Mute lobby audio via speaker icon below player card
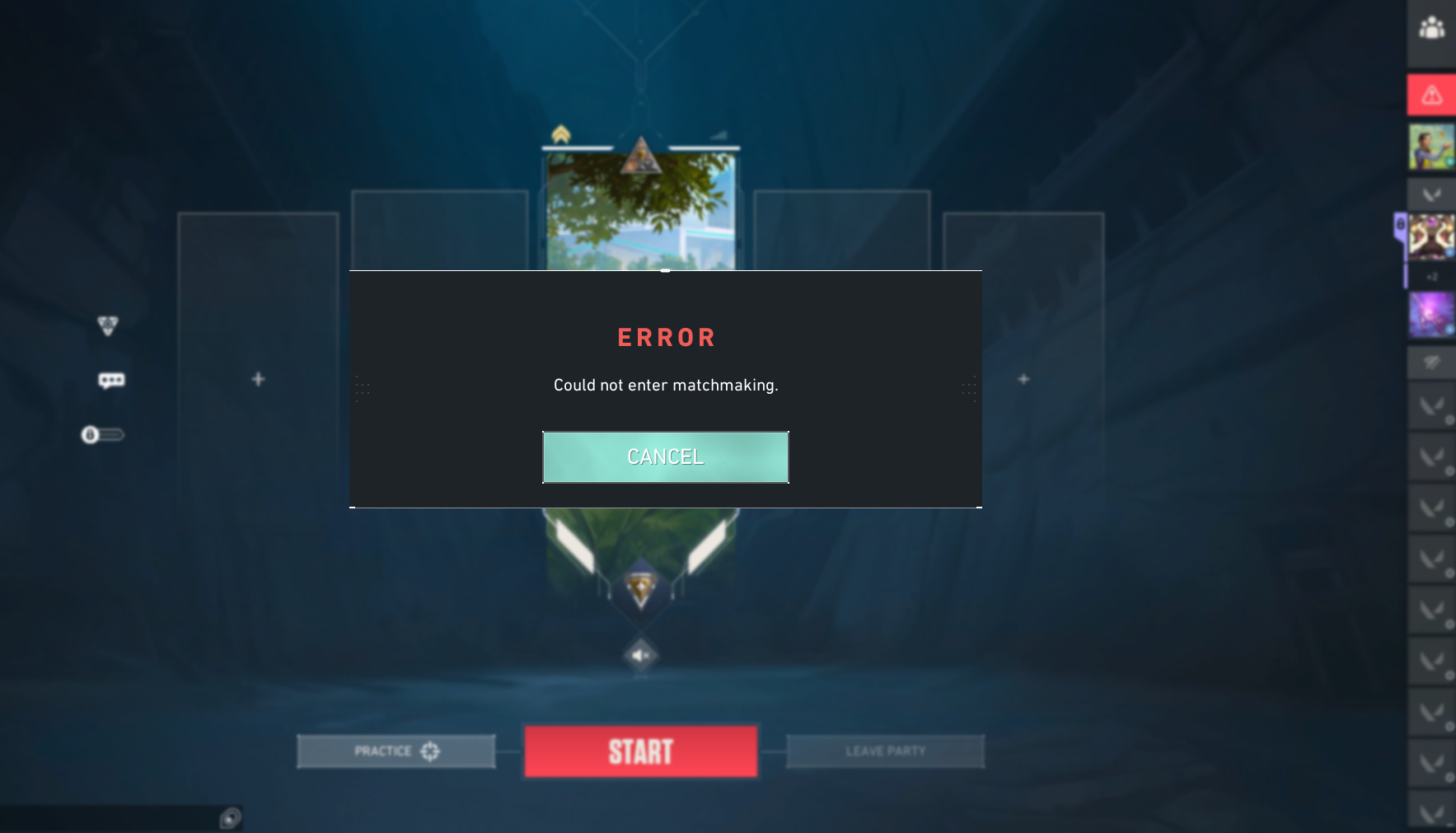Viewport: 1456px width, 833px height. click(x=643, y=655)
